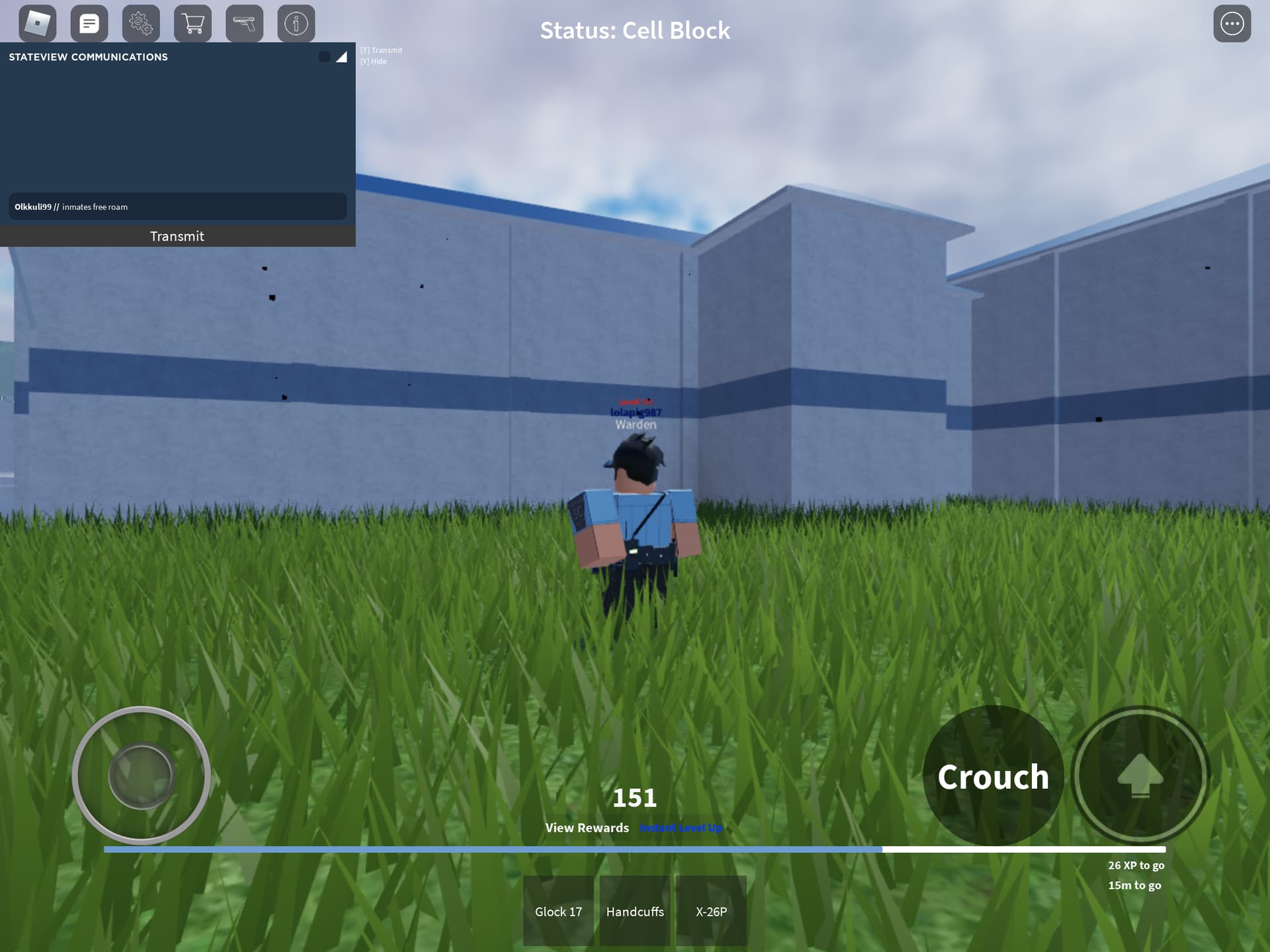Expand the Transmit hotkey hint
Viewport: 1270px width, 952px height.
click(381, 50)
